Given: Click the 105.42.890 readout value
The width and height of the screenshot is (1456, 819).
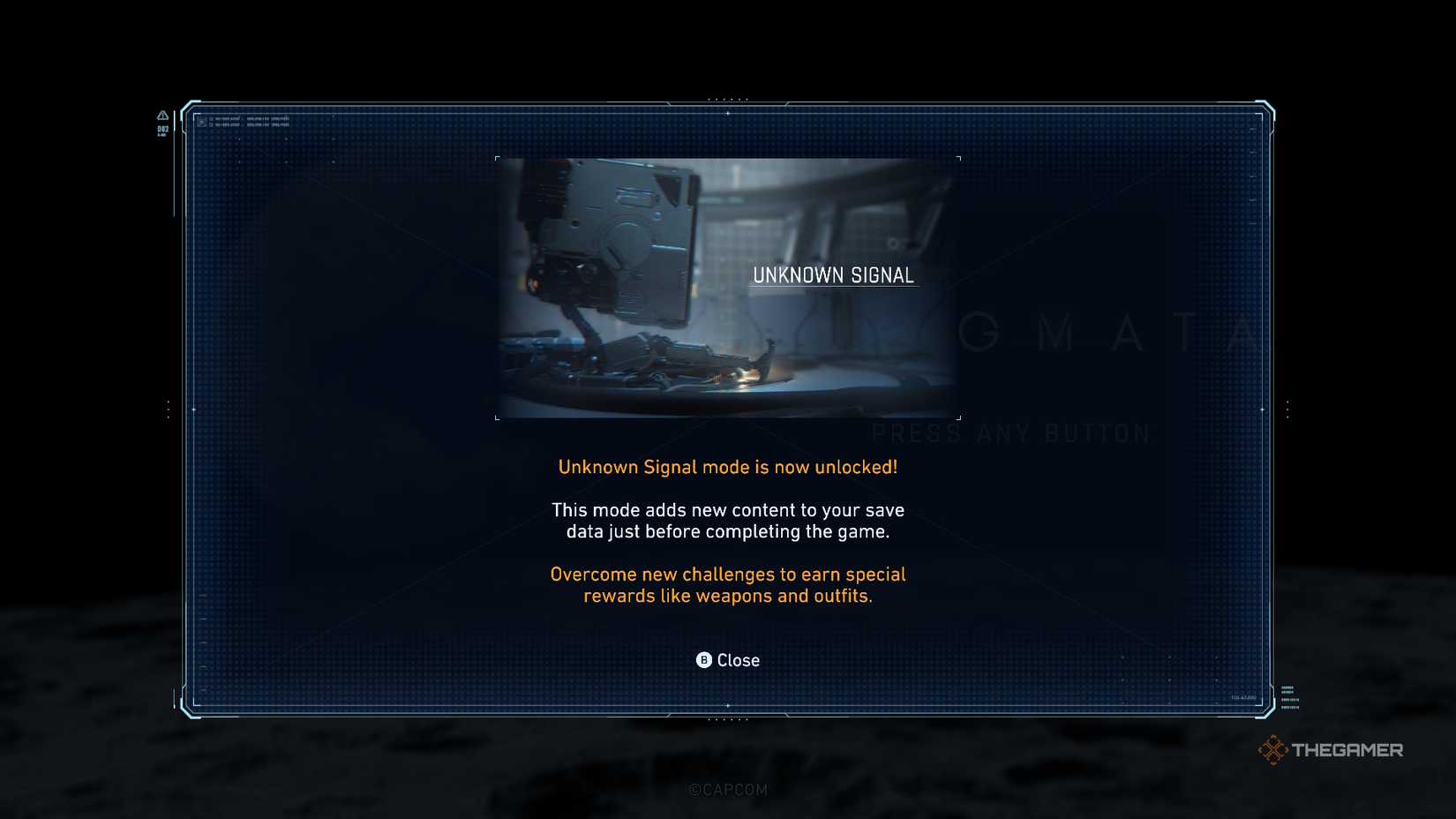Looking at the screenshot, I should tap(1243, 696).
